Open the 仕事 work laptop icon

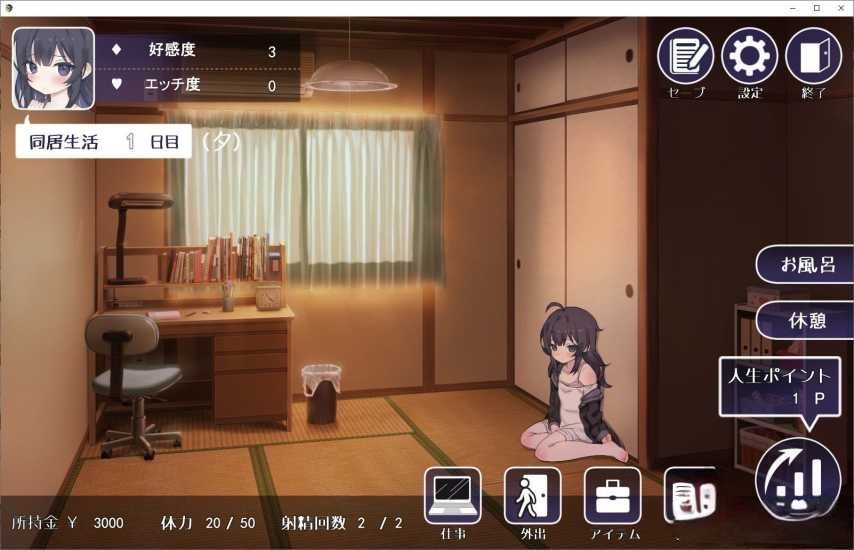[x=452, y=495]
